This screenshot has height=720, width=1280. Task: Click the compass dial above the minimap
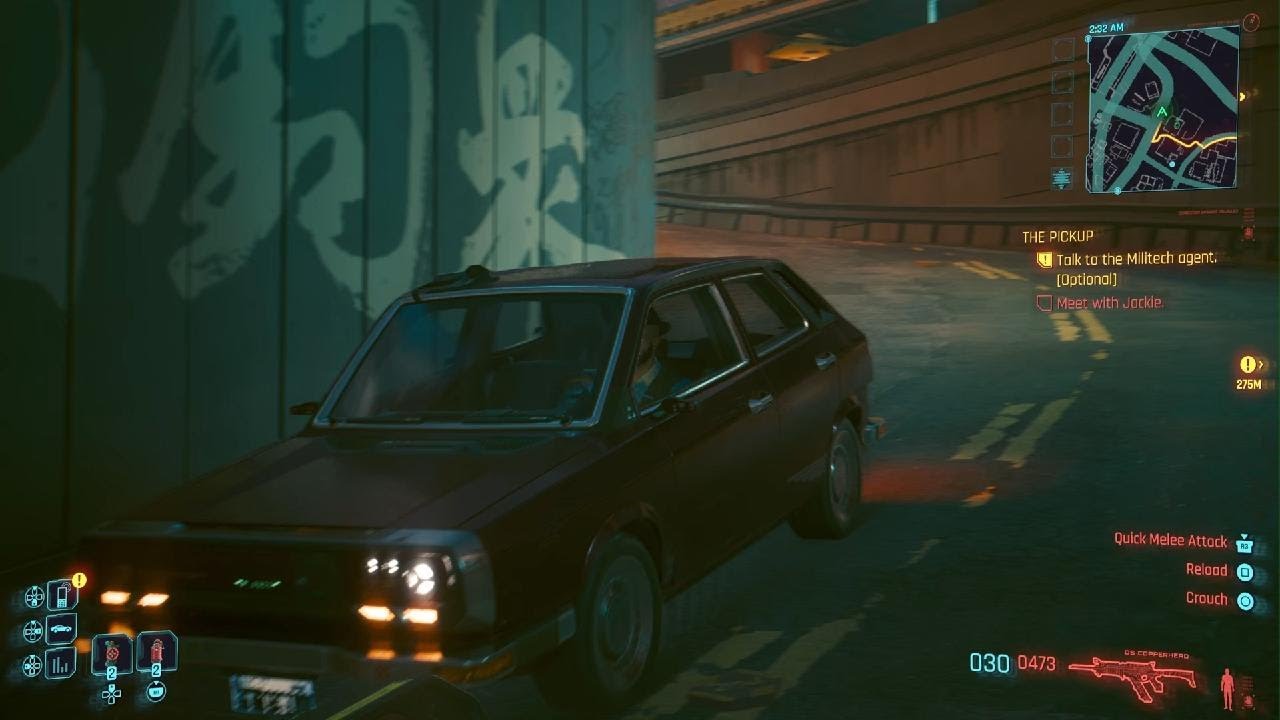(1250, 19)
